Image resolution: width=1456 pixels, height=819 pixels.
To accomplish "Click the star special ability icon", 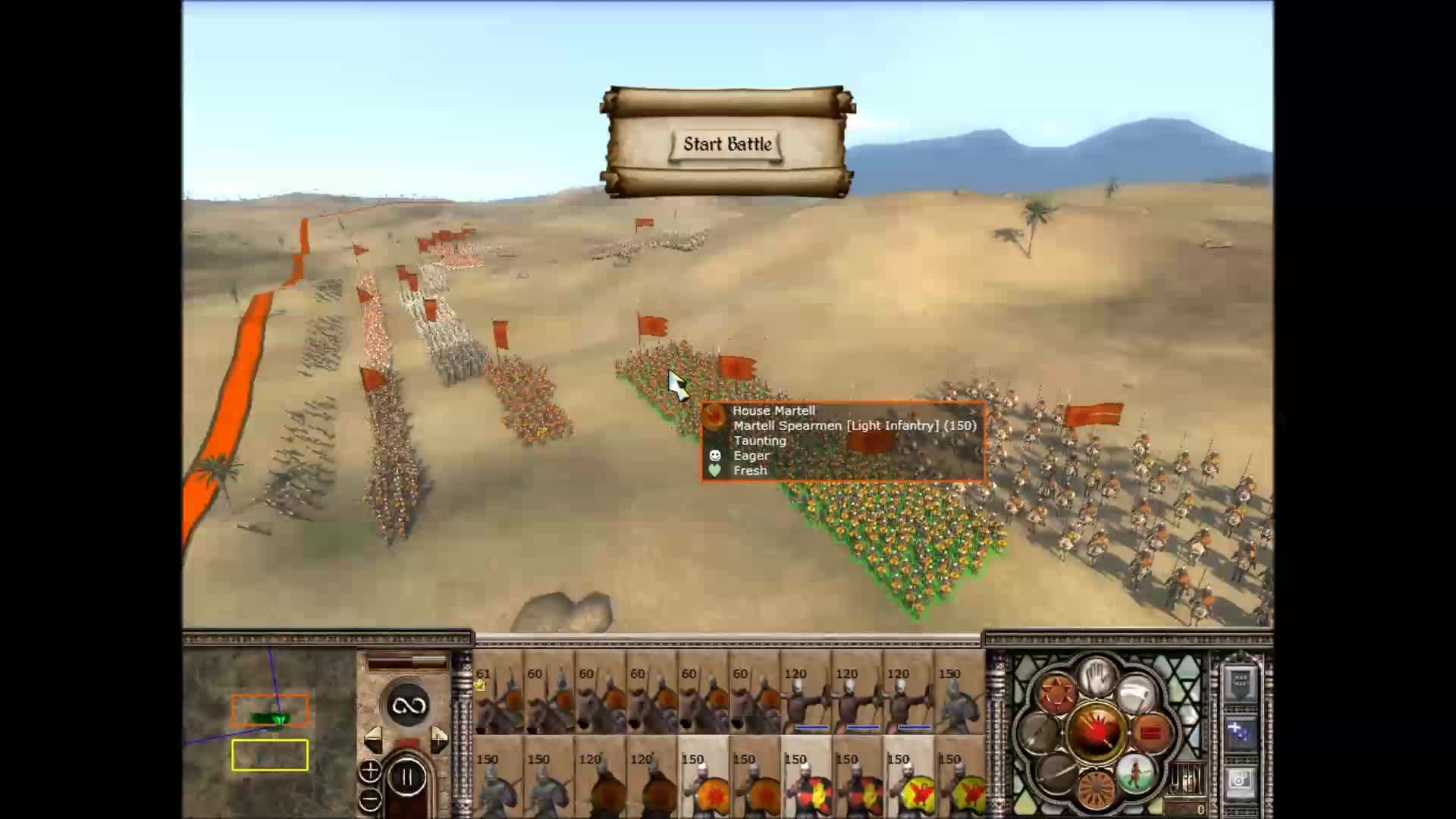I will [x=1056, y=692].
